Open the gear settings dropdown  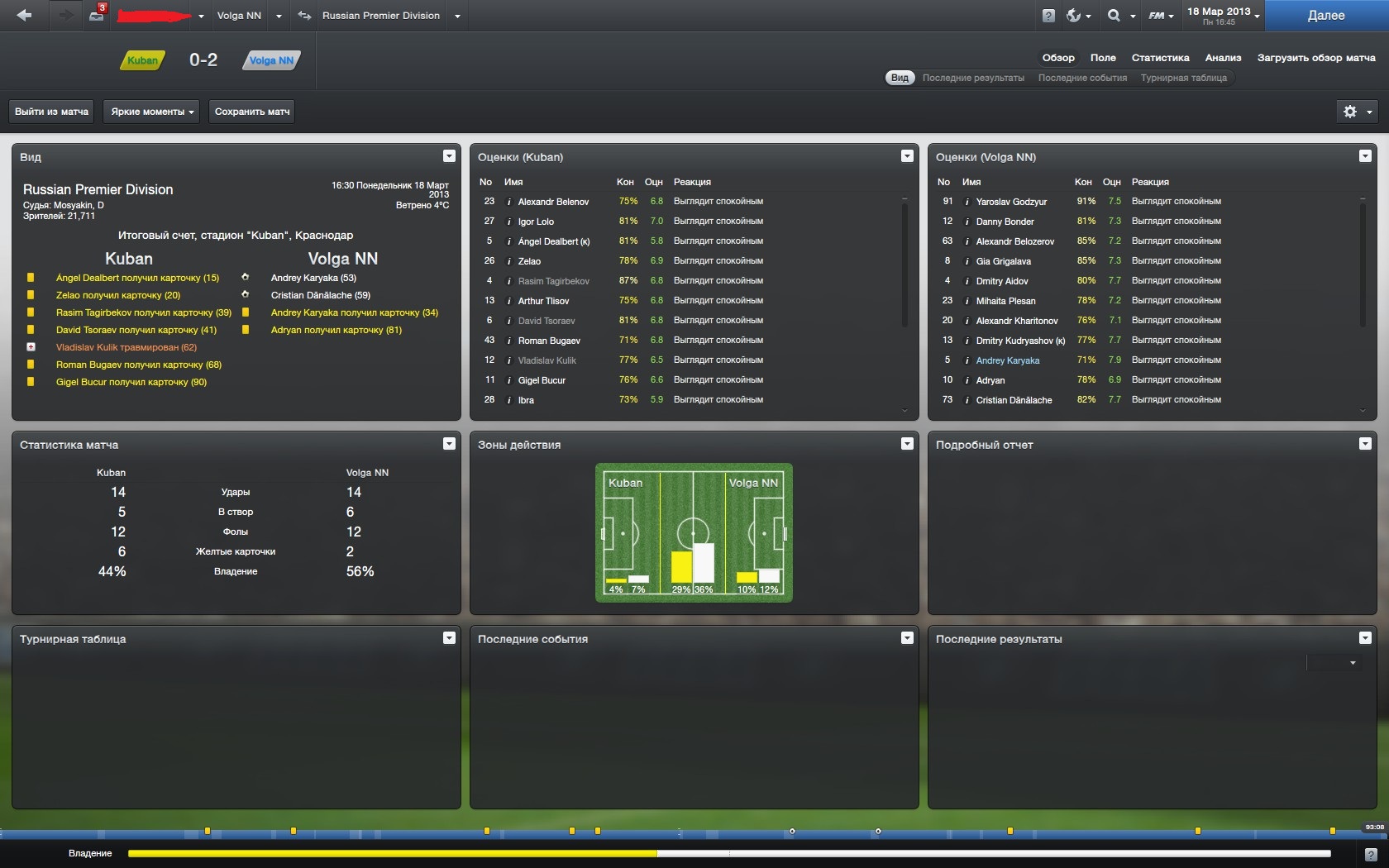(1357, 112)
